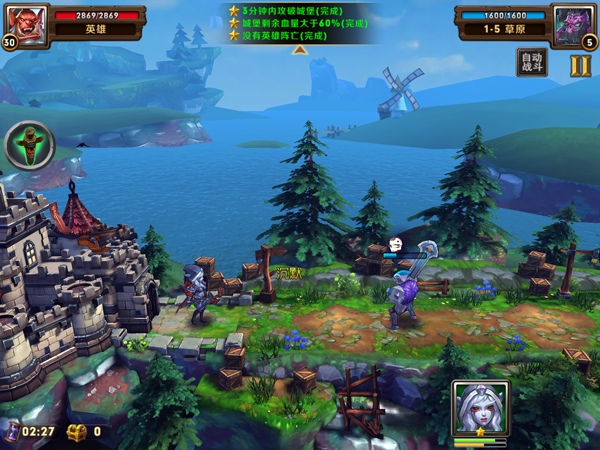Select the white-haired hero portrait card
The image size is (600, 450).
(x=480, y=410)
